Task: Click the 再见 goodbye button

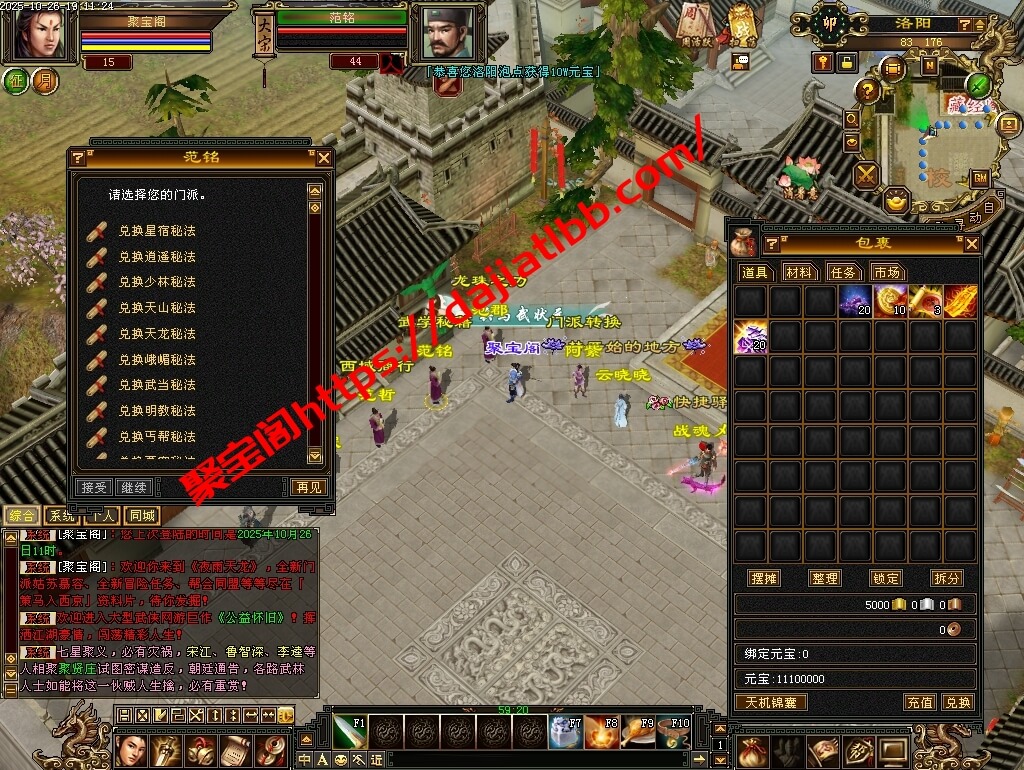Action: [308, 487]
